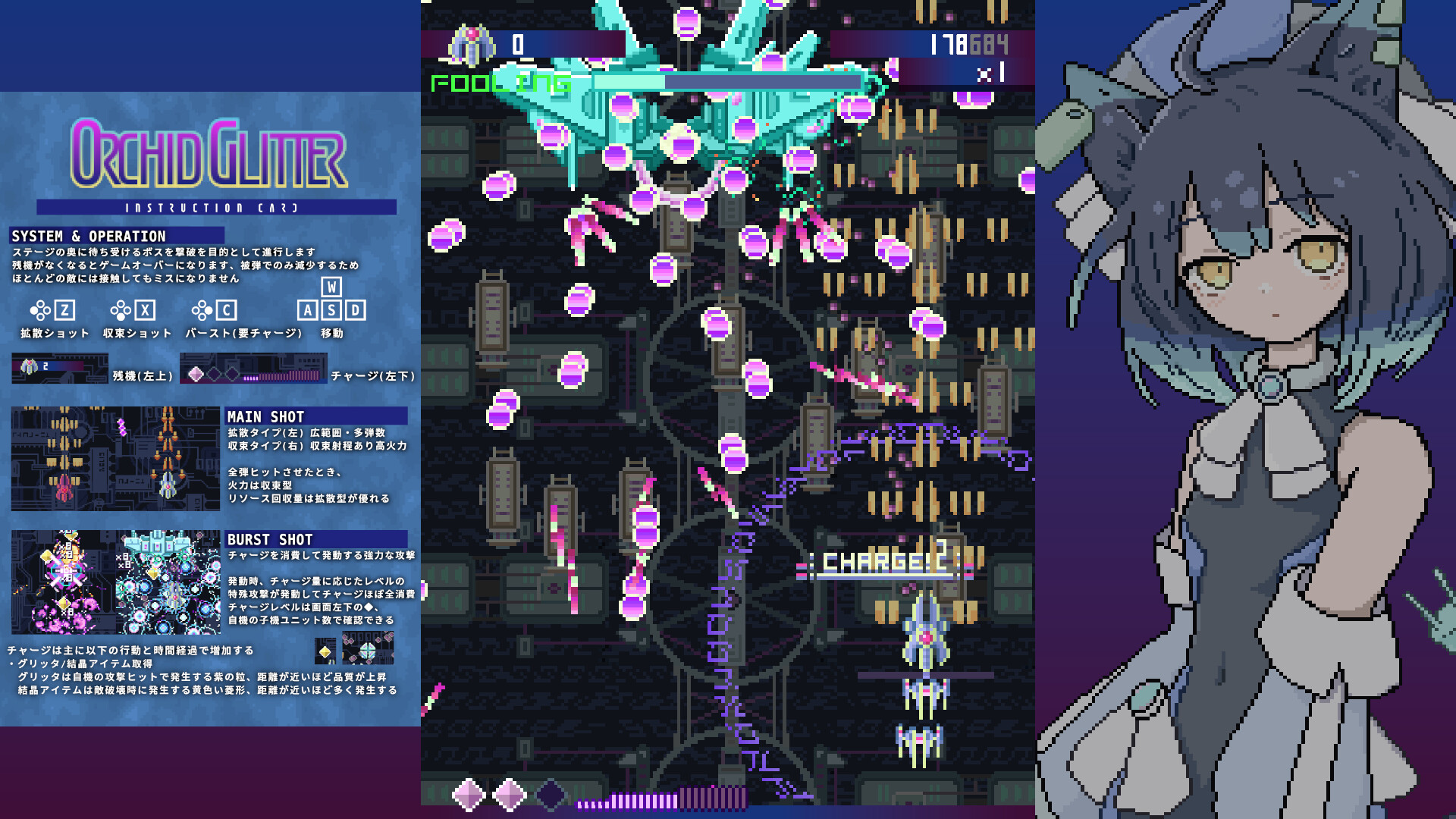1456x819 pixels.
Task: Click the W movement key icon
Action: click(x=331, y=287)
